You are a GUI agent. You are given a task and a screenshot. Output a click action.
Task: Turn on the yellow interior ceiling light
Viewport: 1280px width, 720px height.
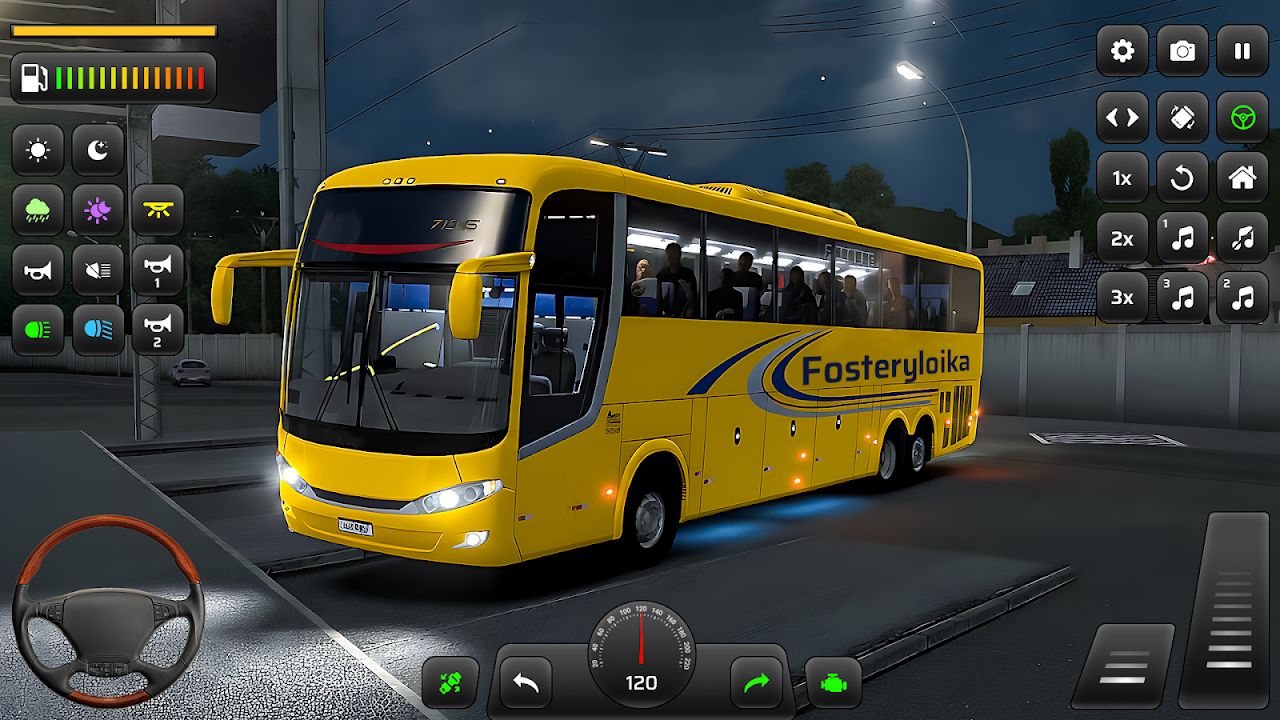[158, 210]
